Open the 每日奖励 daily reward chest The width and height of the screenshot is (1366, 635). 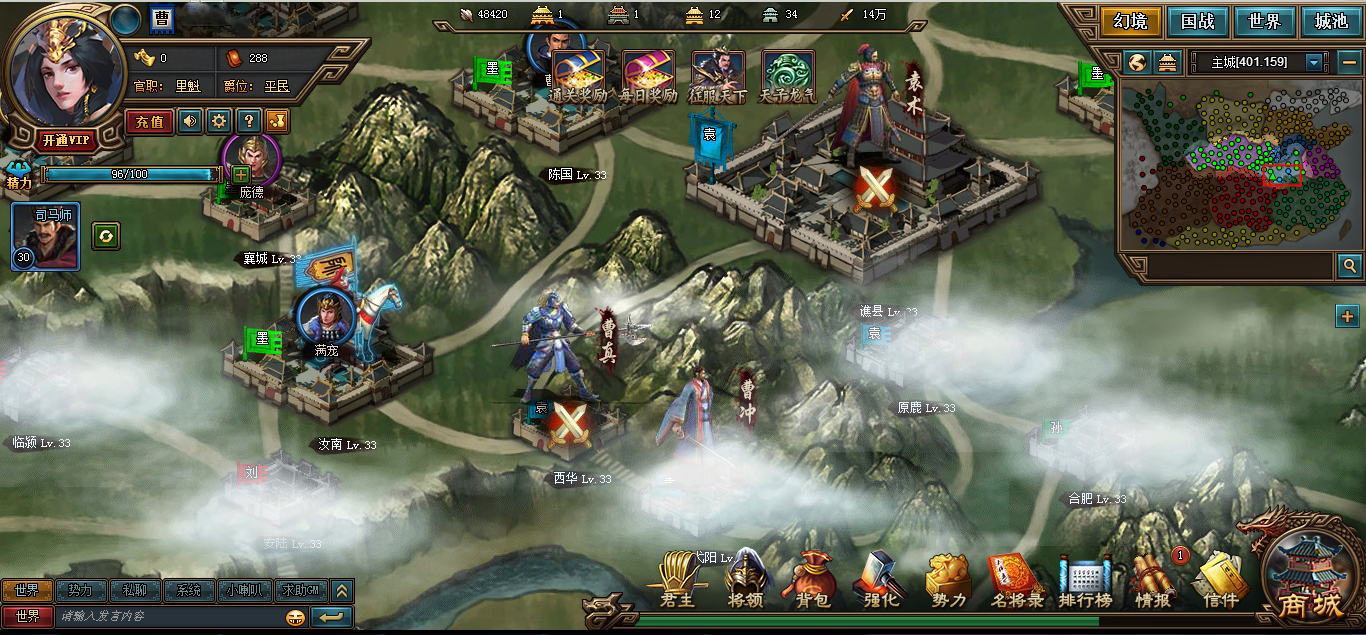pos(648,77)
